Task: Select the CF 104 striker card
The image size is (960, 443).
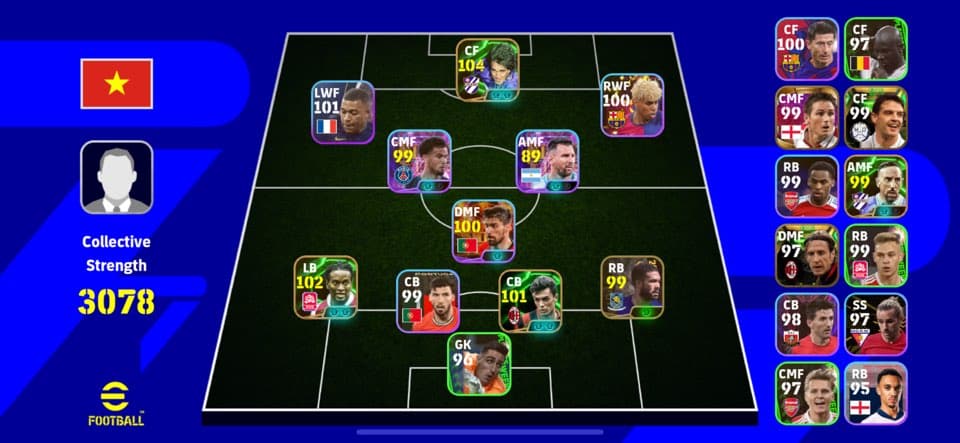Action: pos(488,70)
